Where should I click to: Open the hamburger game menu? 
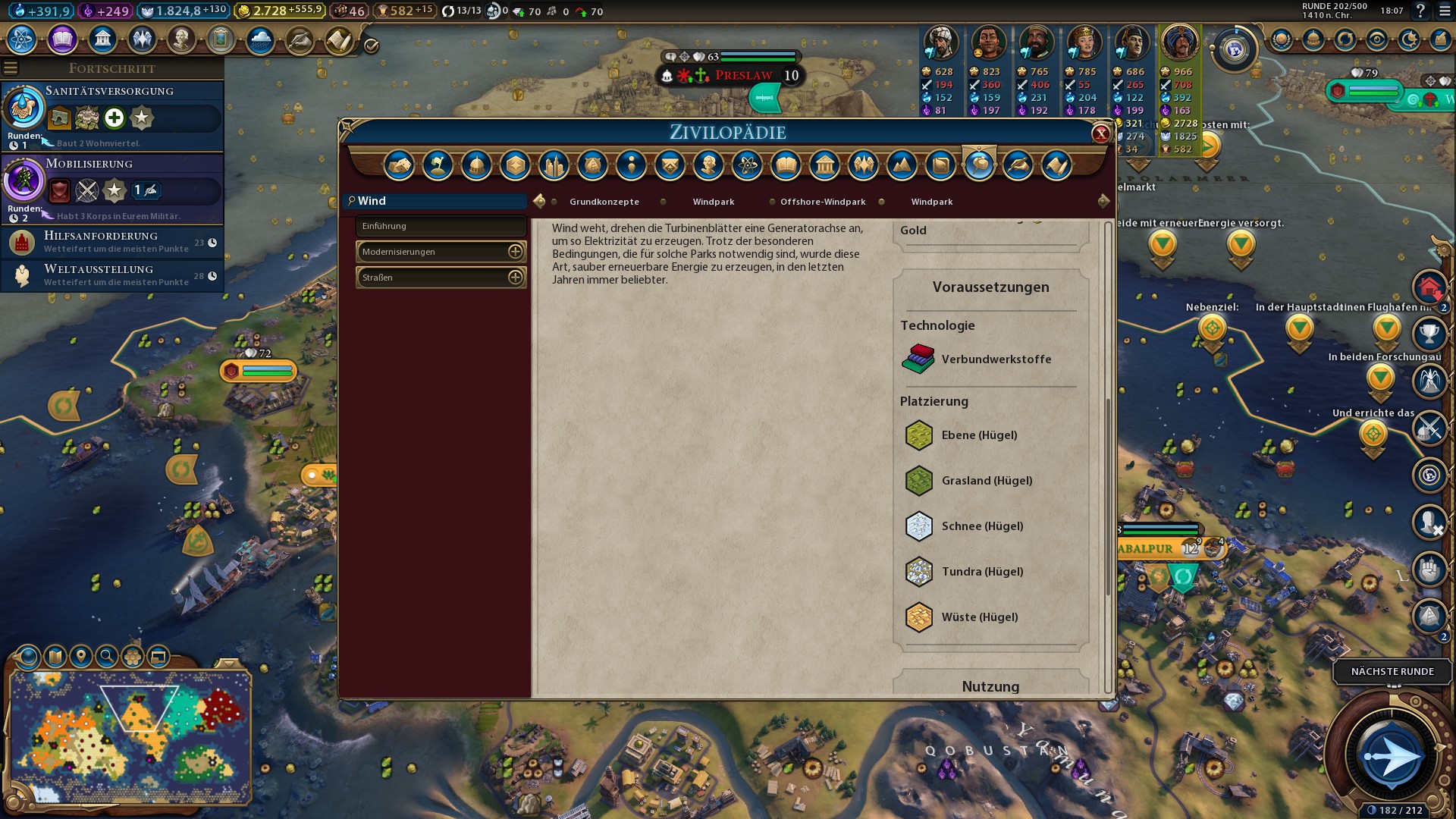[x=1442, y=11]
